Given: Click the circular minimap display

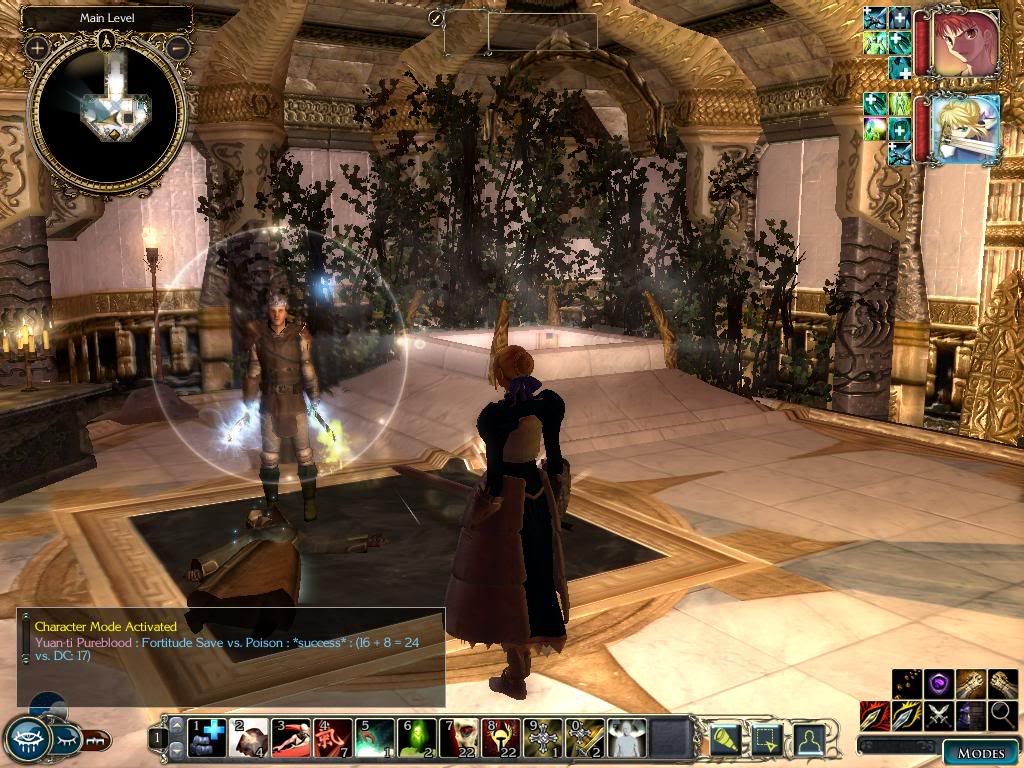Looking at the screenshot, I should pos(107,110).
